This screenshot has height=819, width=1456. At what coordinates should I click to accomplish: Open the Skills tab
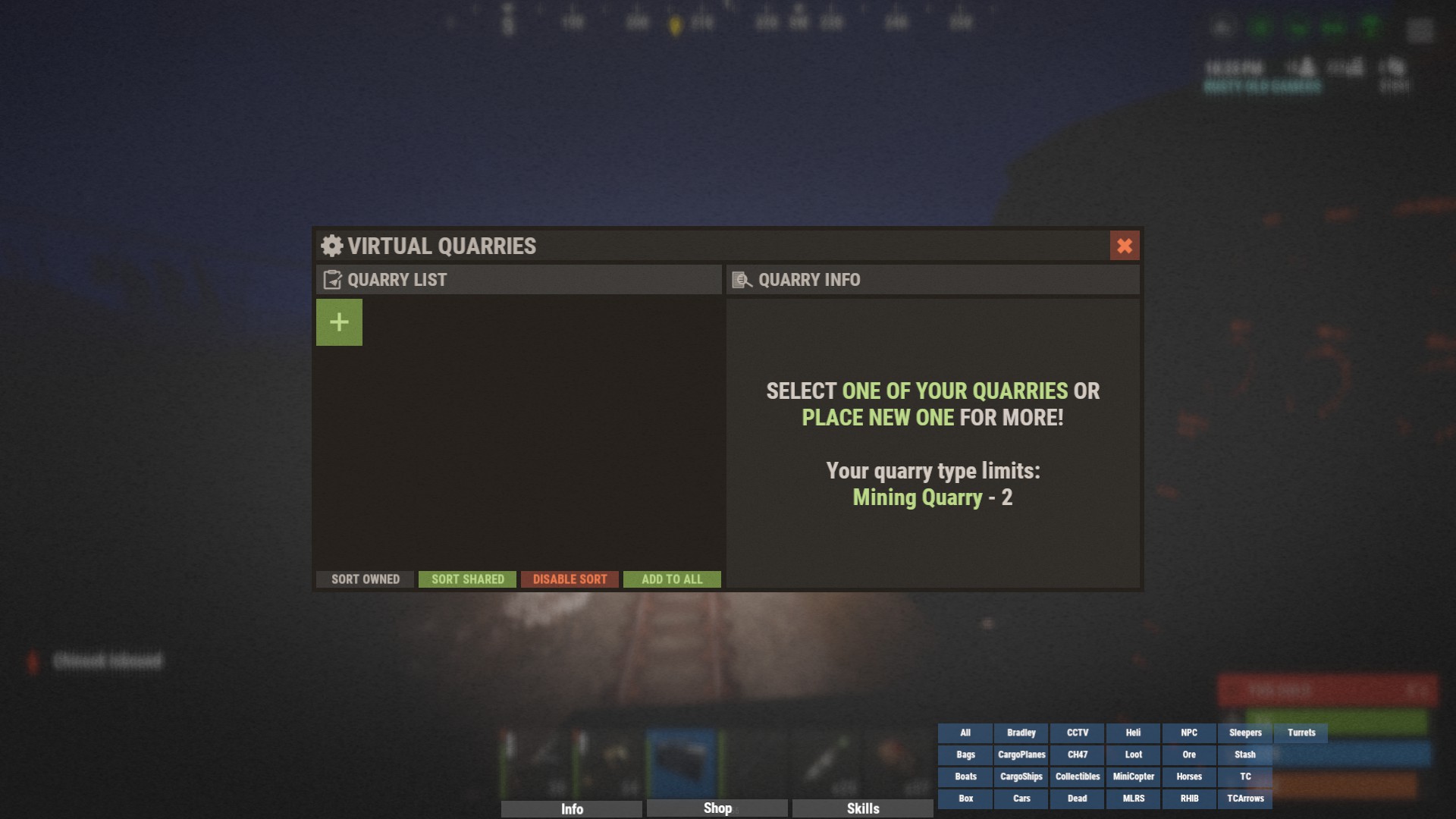[863, 808]
